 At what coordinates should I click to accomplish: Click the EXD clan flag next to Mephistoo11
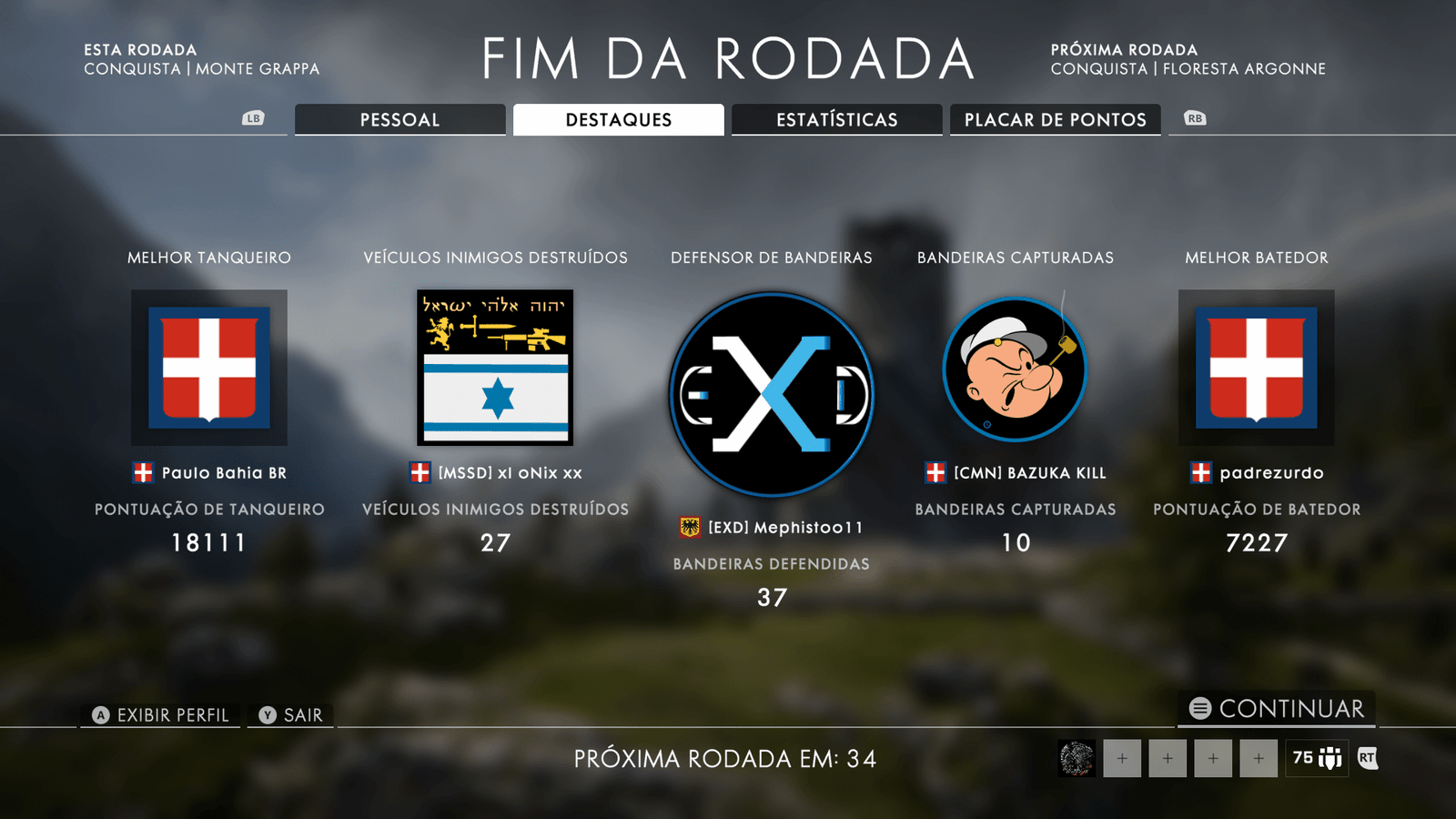pyautogui.click(x=690, y=526)
